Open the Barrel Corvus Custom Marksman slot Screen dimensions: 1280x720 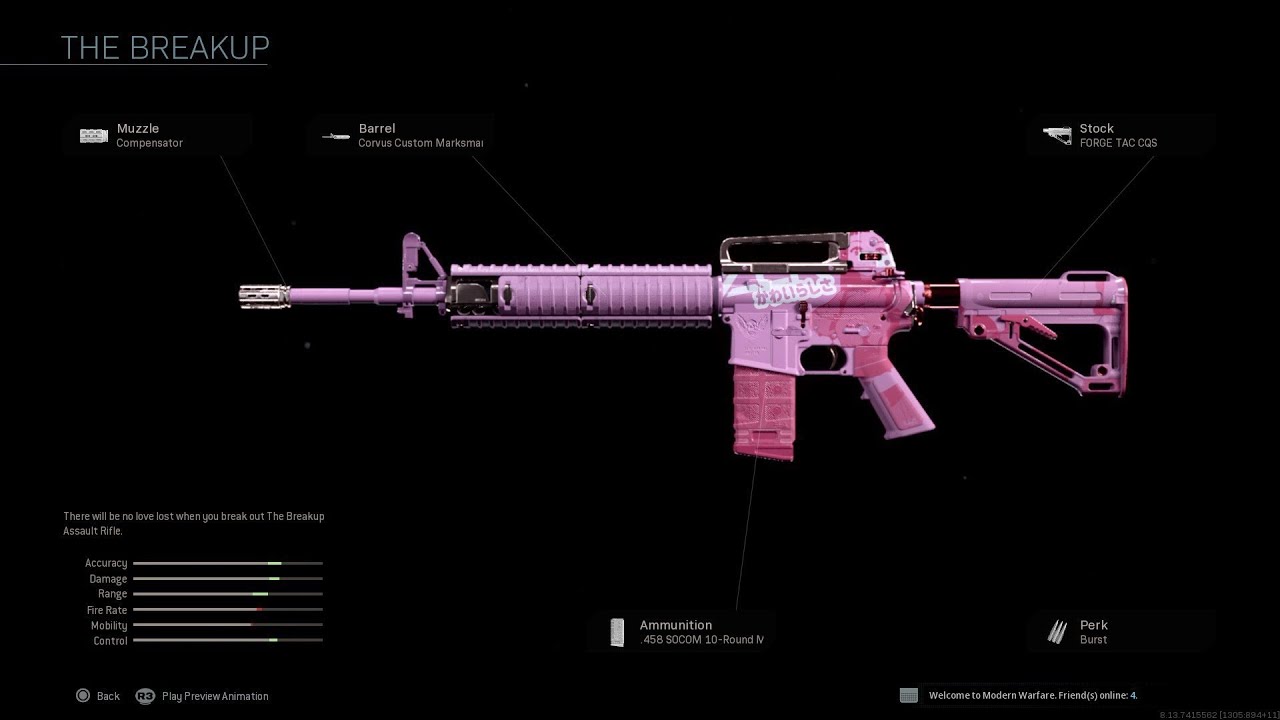point(400,135)
